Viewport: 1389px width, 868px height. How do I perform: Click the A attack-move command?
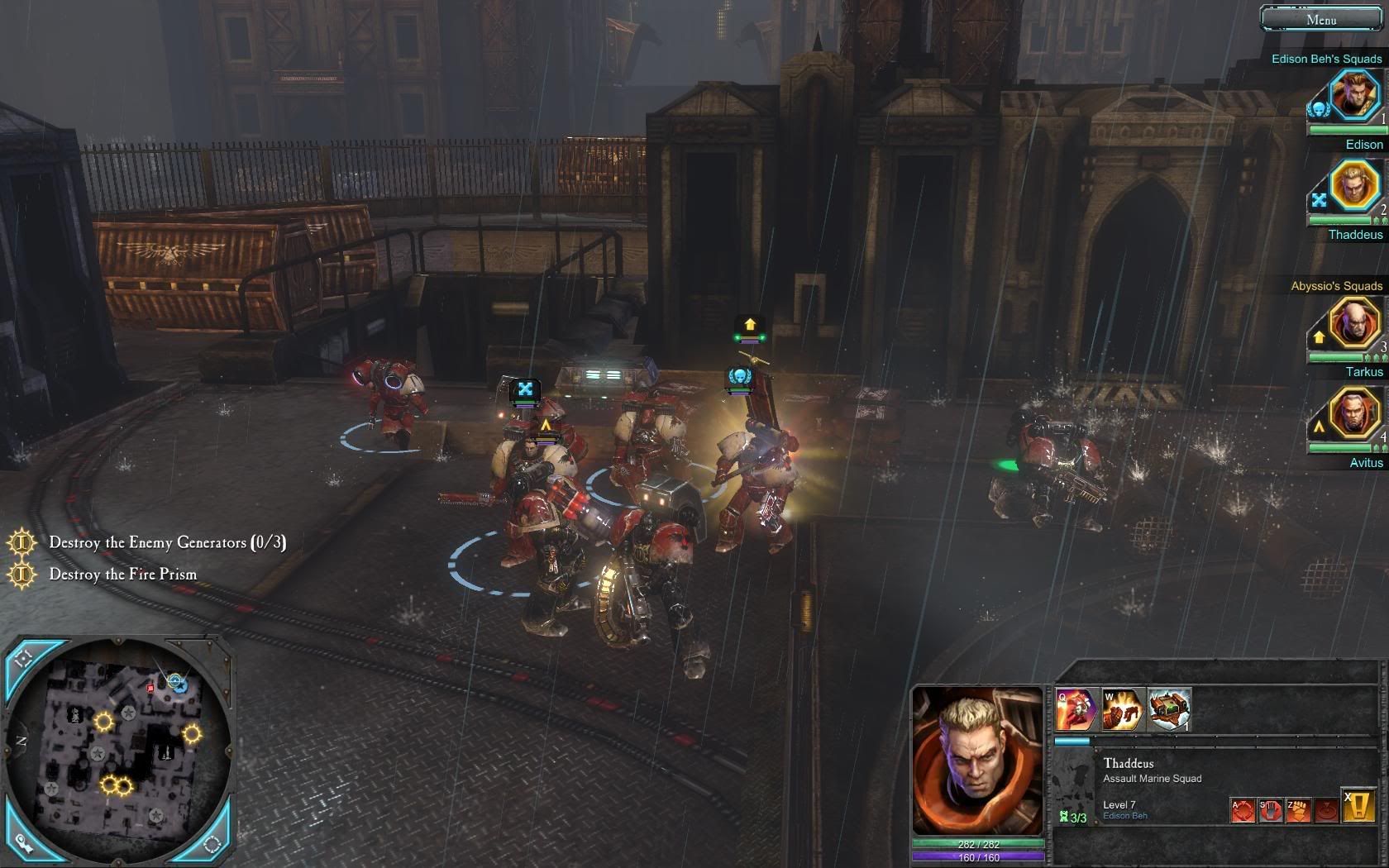click(1243, 810)
